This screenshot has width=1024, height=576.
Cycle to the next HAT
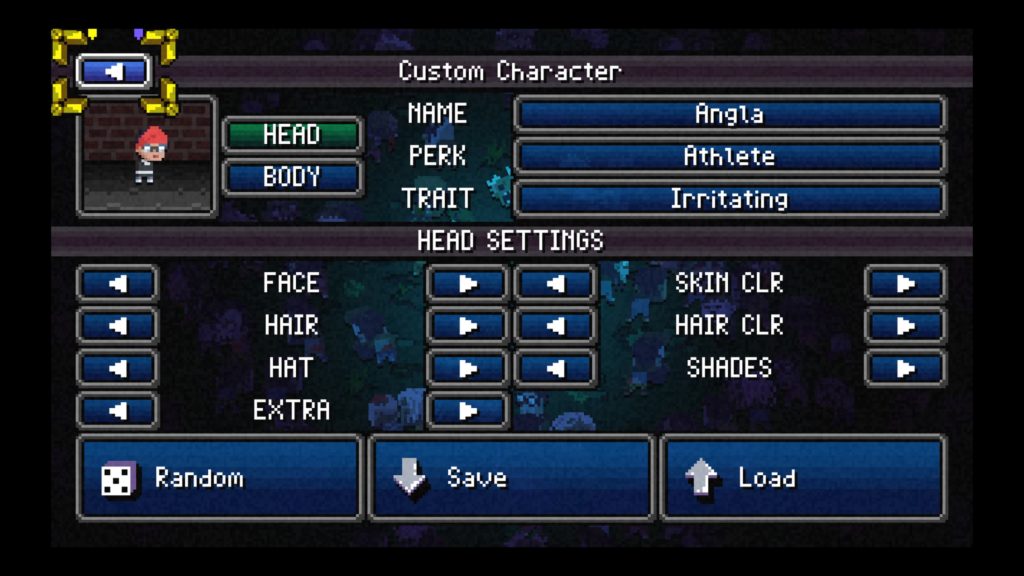pyautogui.click(x=467, y=368)
